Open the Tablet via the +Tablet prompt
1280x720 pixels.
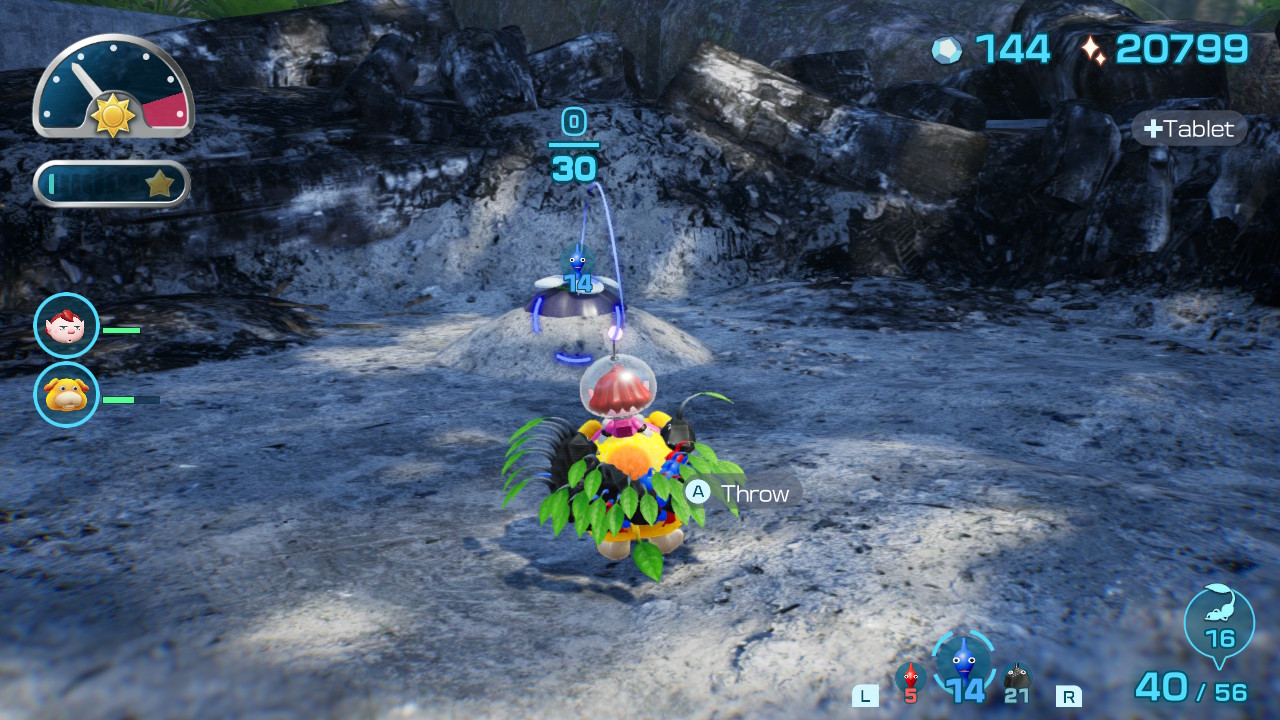pyautogui.click(x=1189, y=128)
